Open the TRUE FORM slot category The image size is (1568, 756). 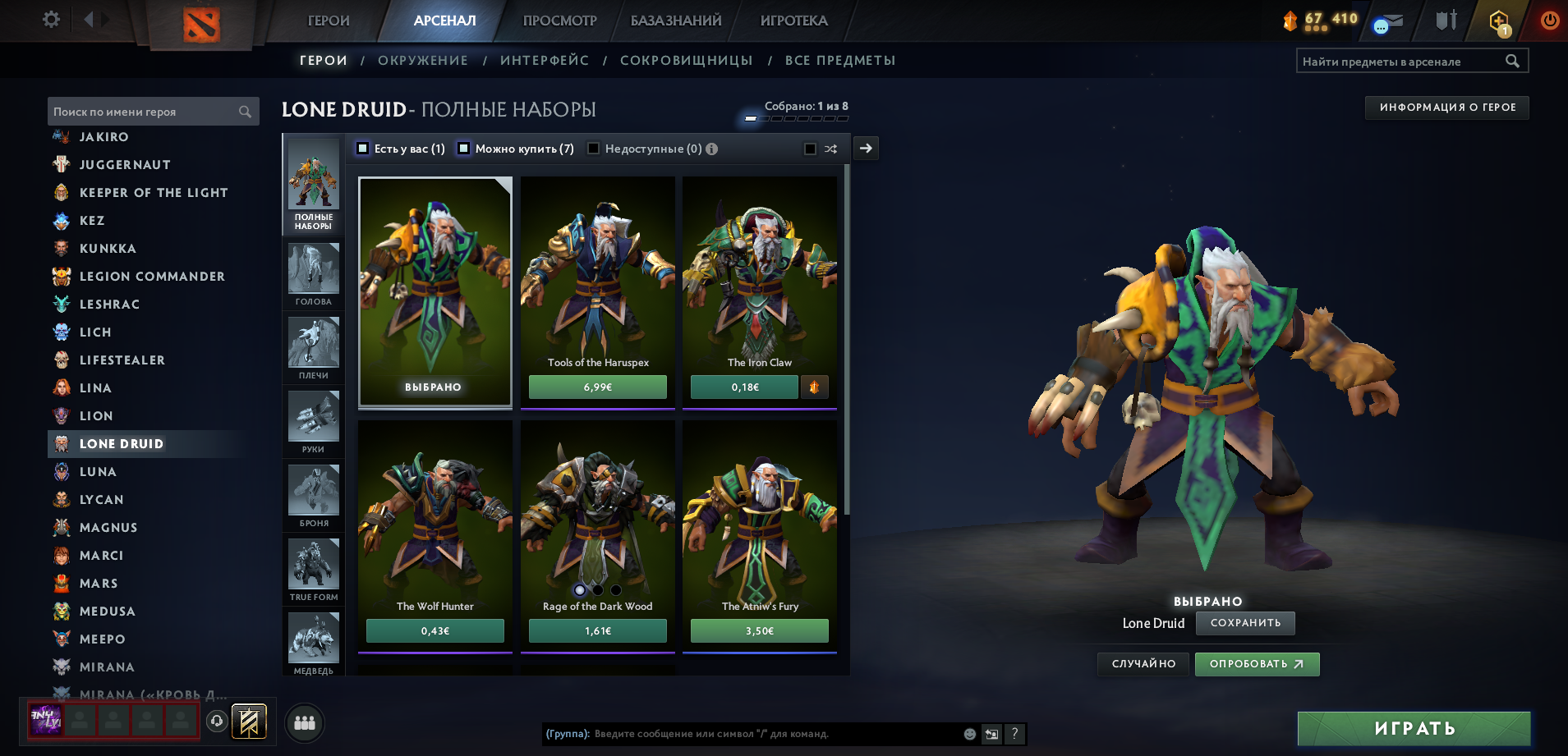313,570
